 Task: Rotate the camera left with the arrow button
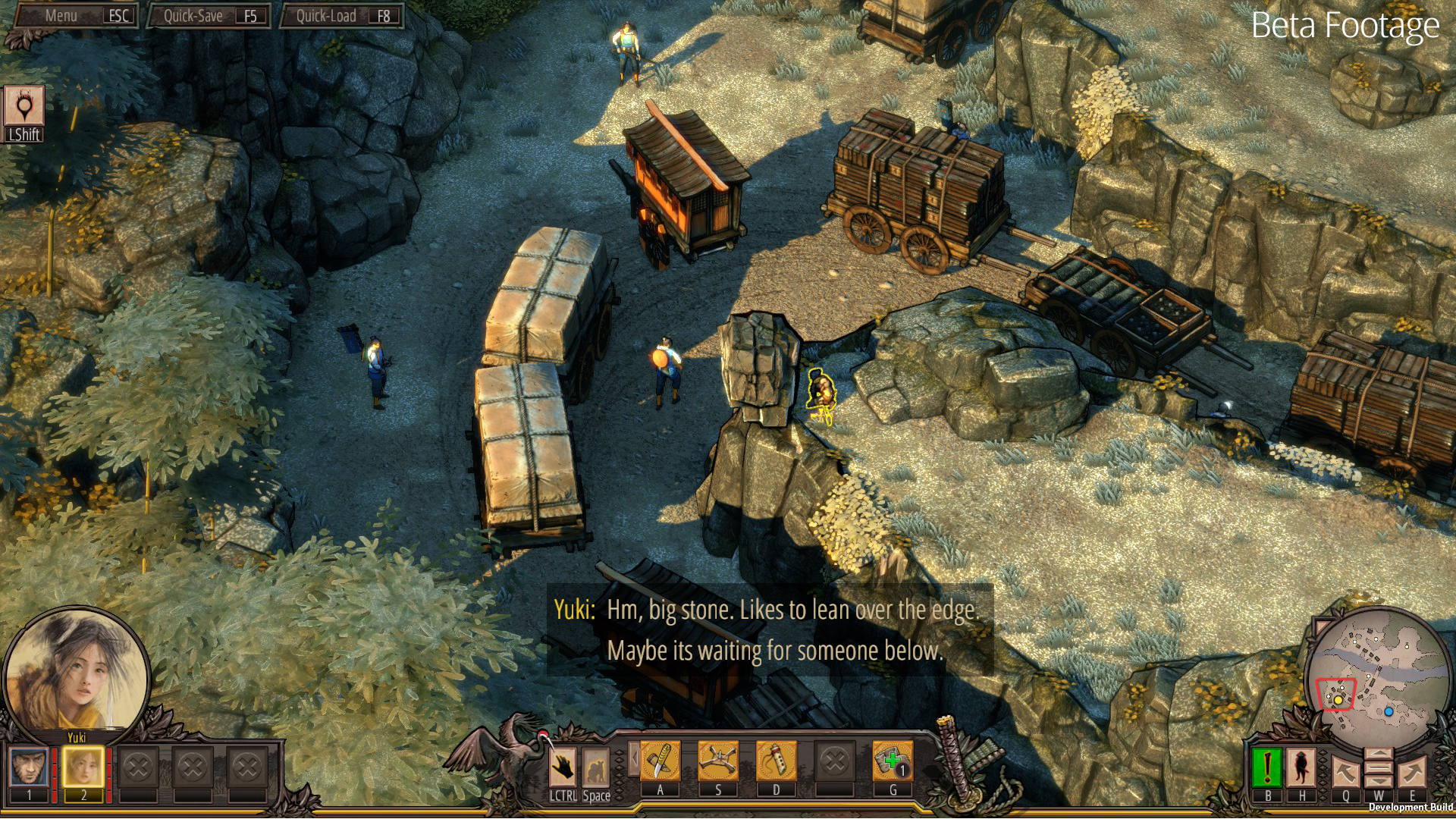coord(1346,773)
